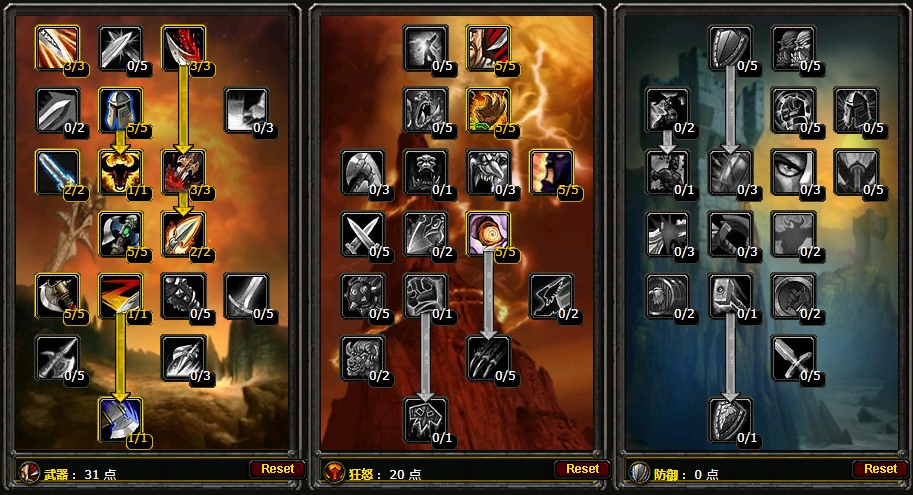The width and height of the screenshot is (913, 495).
Task: Select the two-handed axe talent with gem
Action: click(x=120, y=233)
